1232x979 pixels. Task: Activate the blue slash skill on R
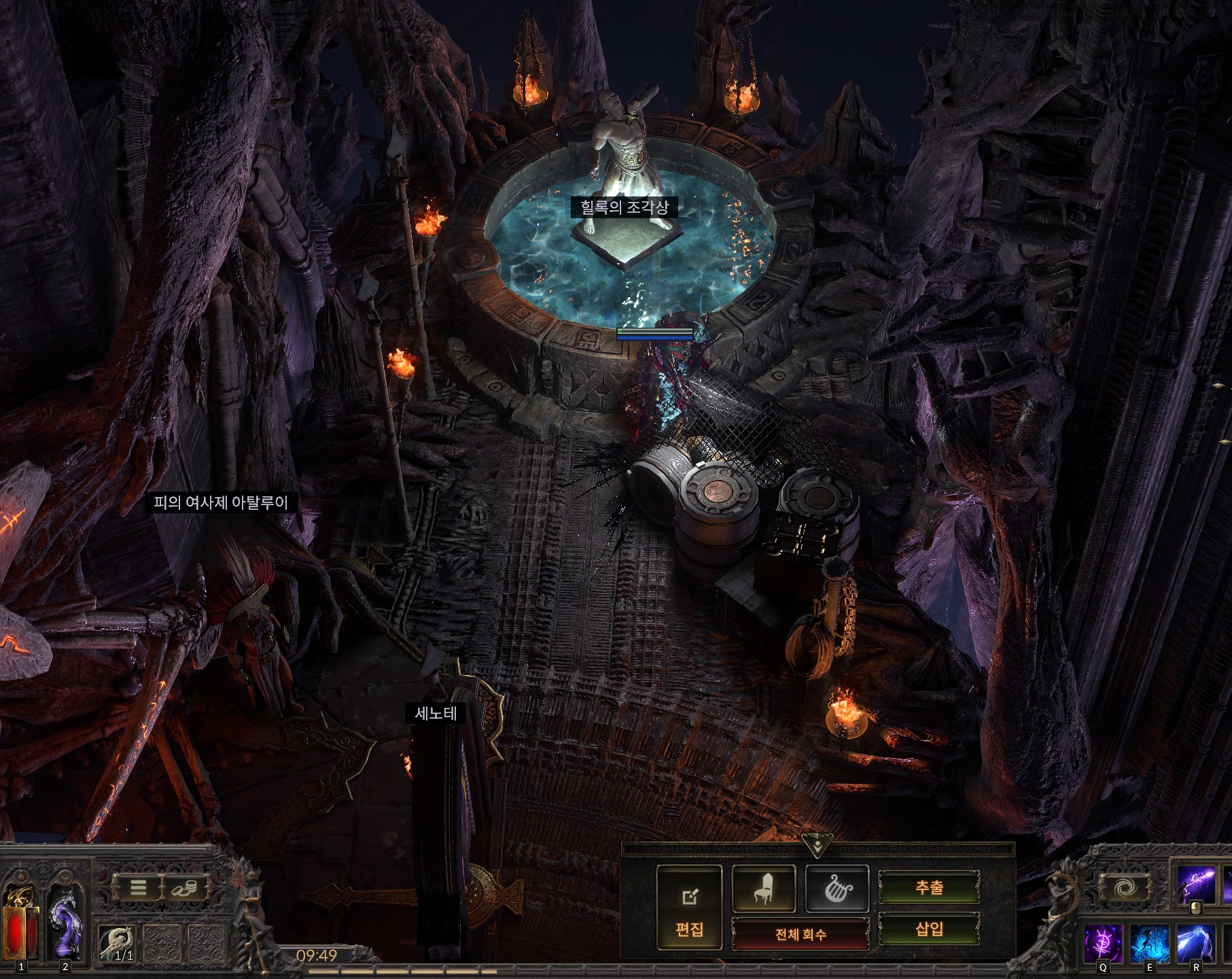pos(1196,944)
